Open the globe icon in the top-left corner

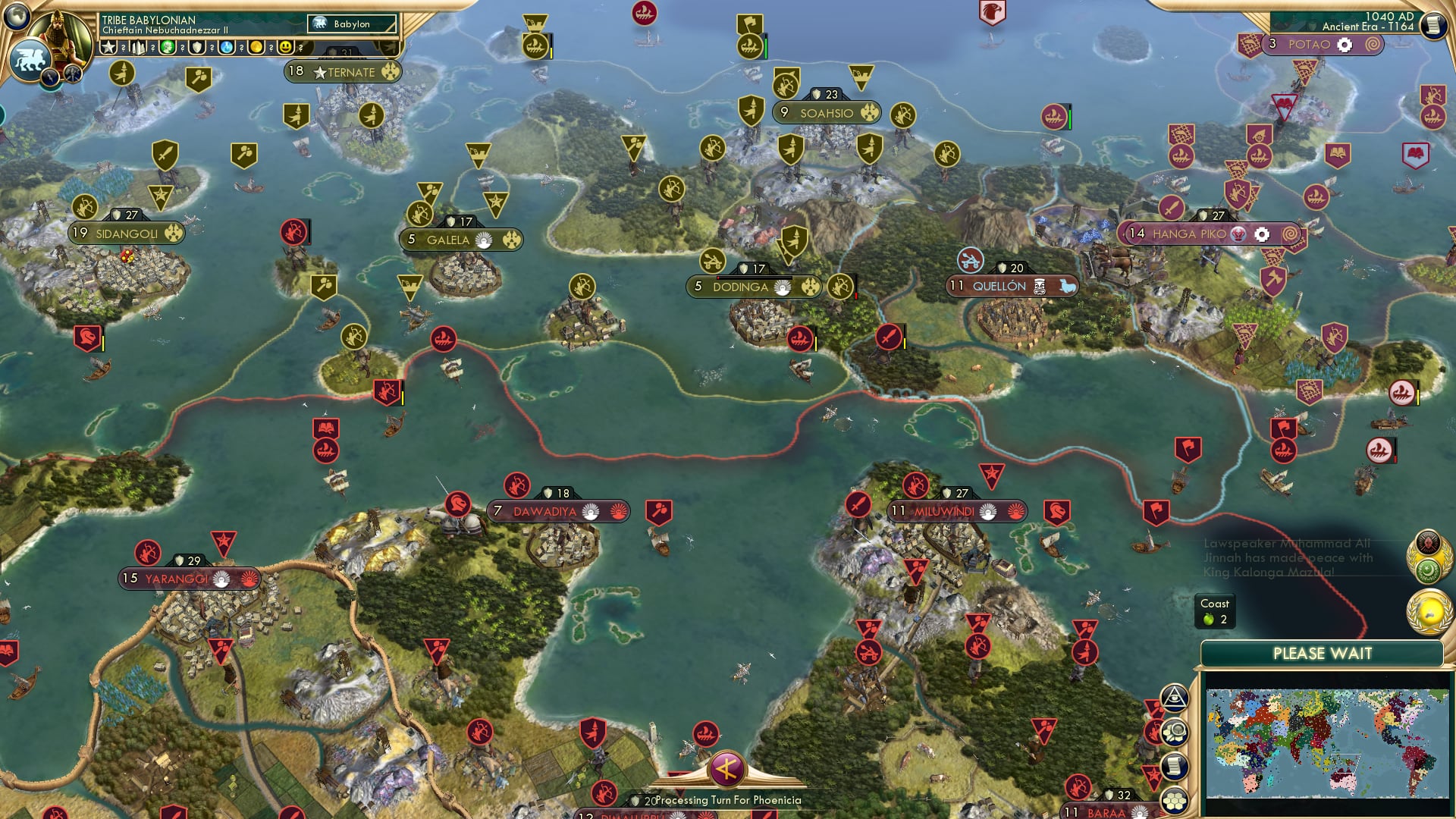pyautogui.click(x=17, y=16)
